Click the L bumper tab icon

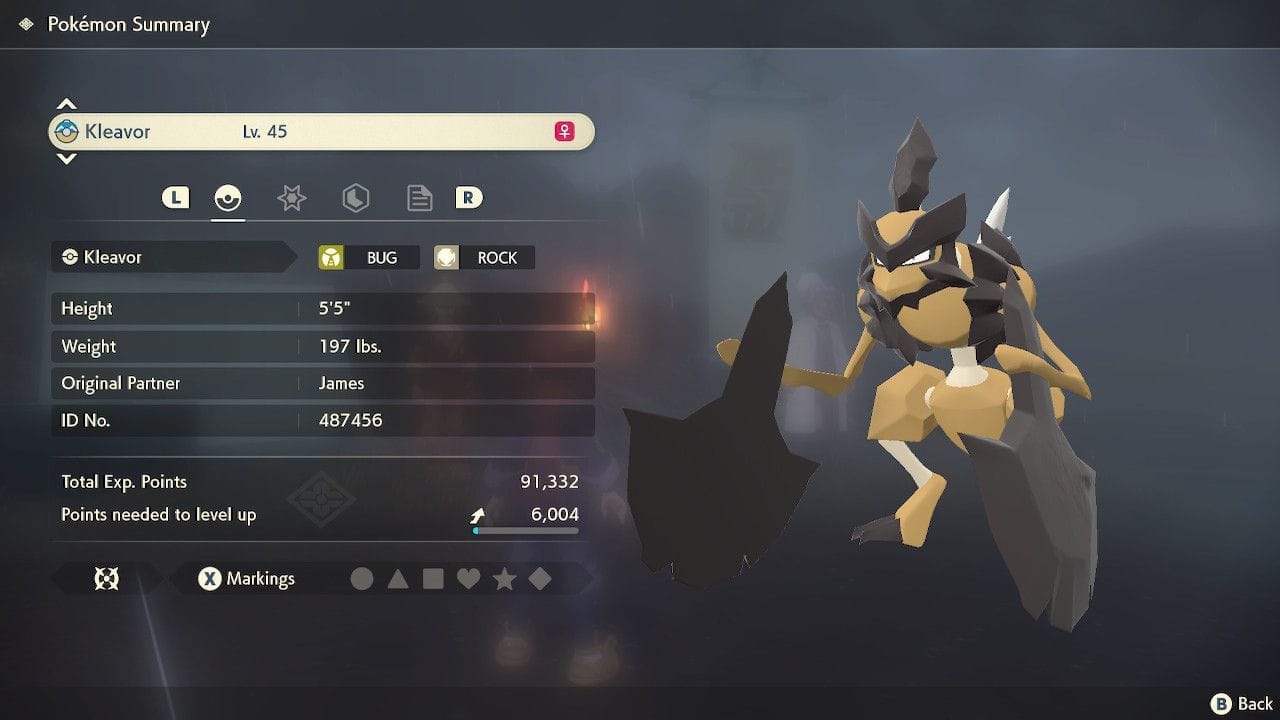175,197
